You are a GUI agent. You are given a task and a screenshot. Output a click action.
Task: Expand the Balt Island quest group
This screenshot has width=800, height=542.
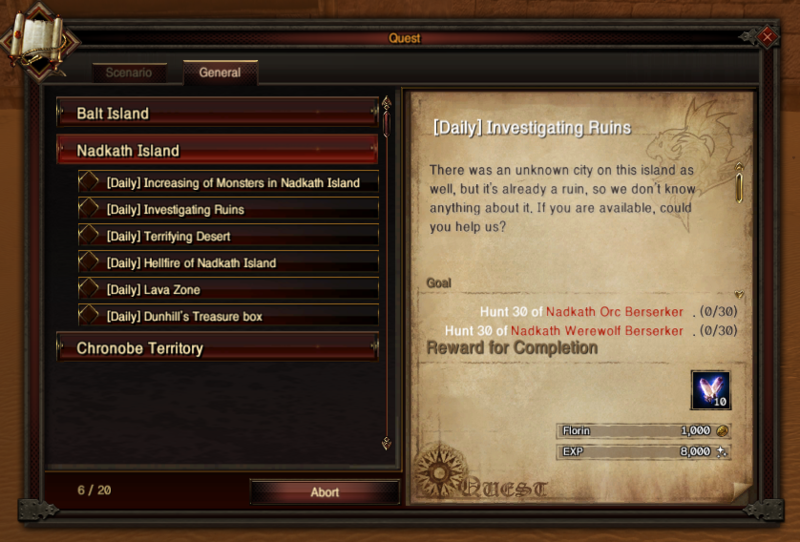[217, 113]
